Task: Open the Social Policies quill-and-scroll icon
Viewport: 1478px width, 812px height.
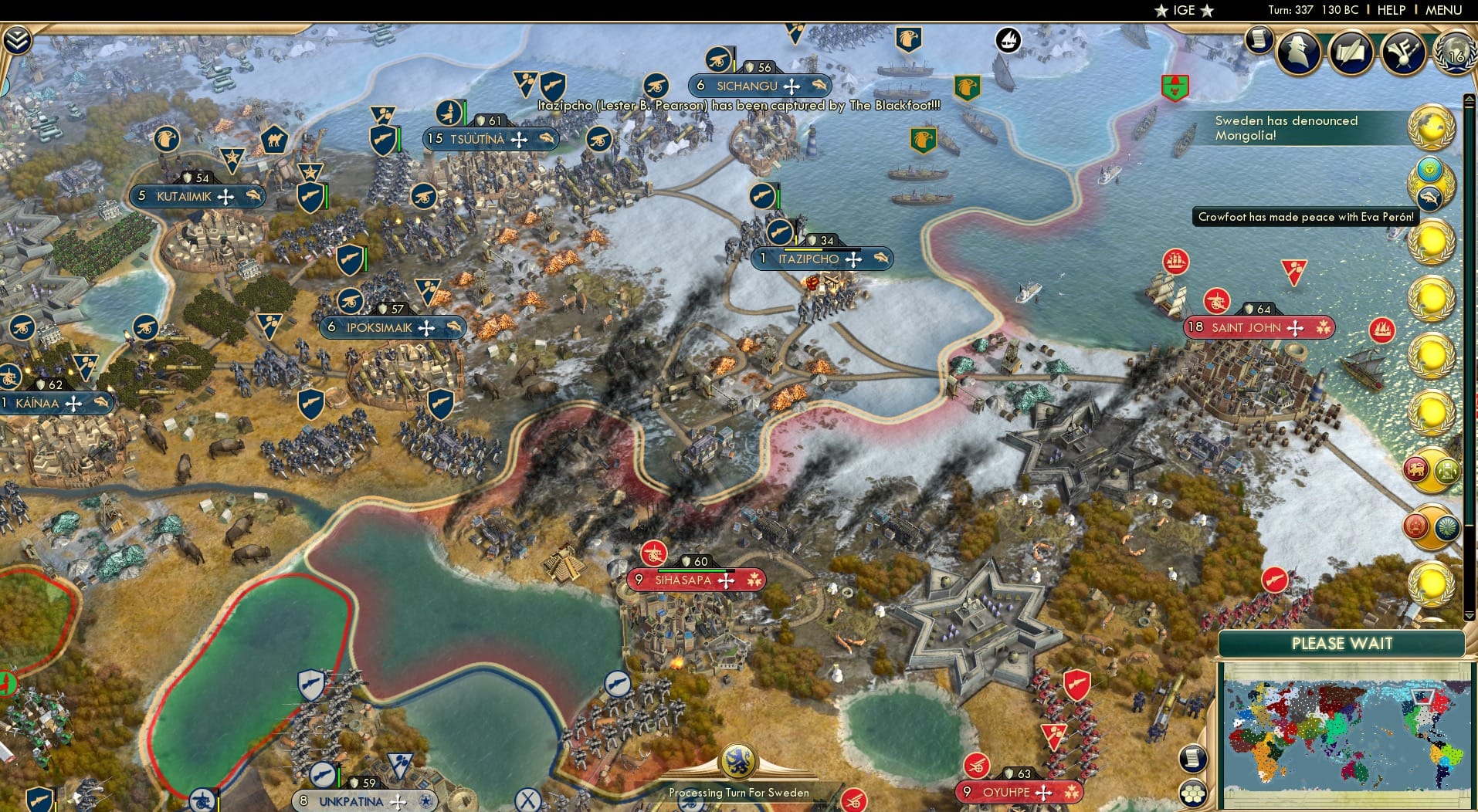Action: click(1351, 52)
